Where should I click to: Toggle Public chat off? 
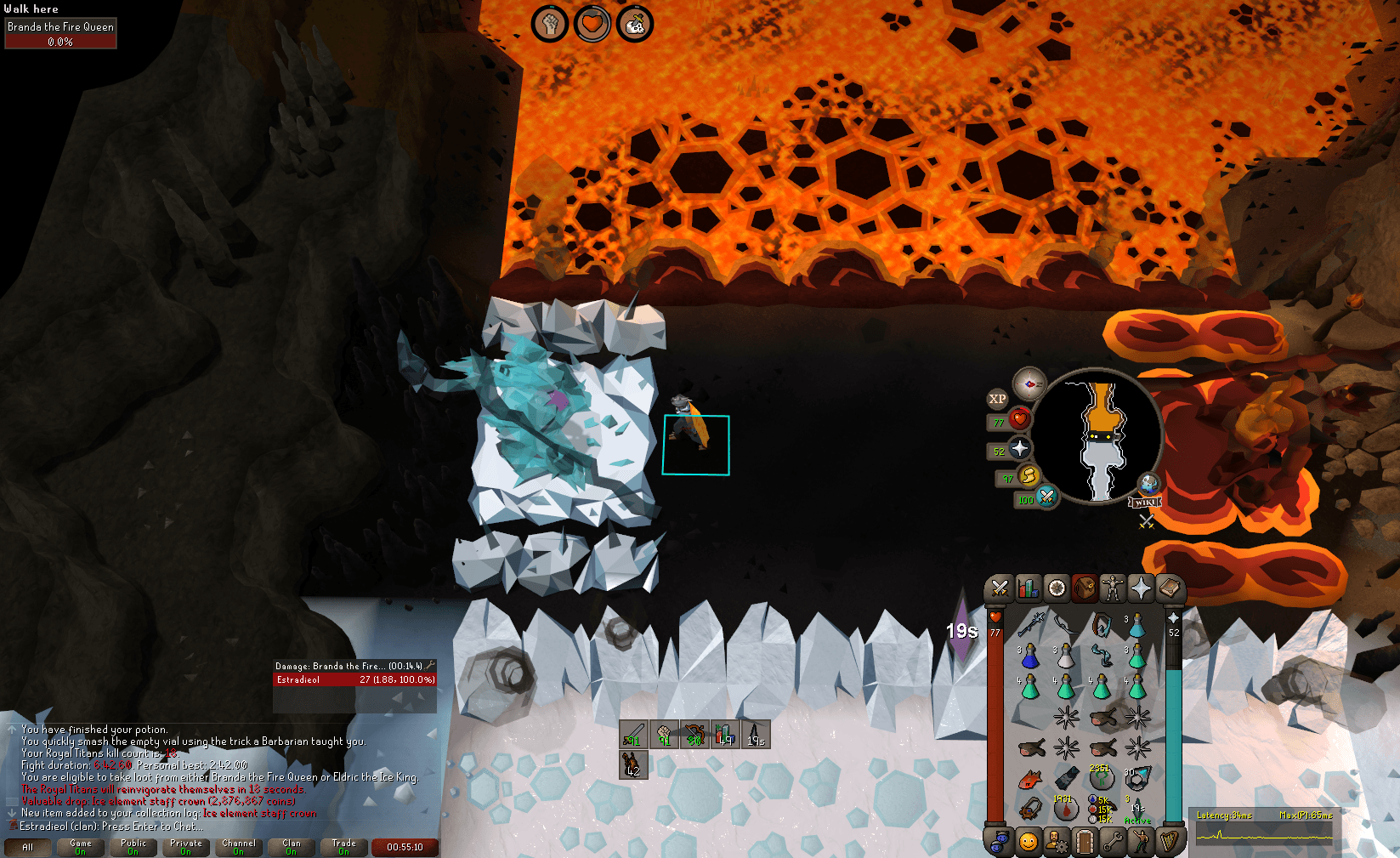[x=133, y=846]
